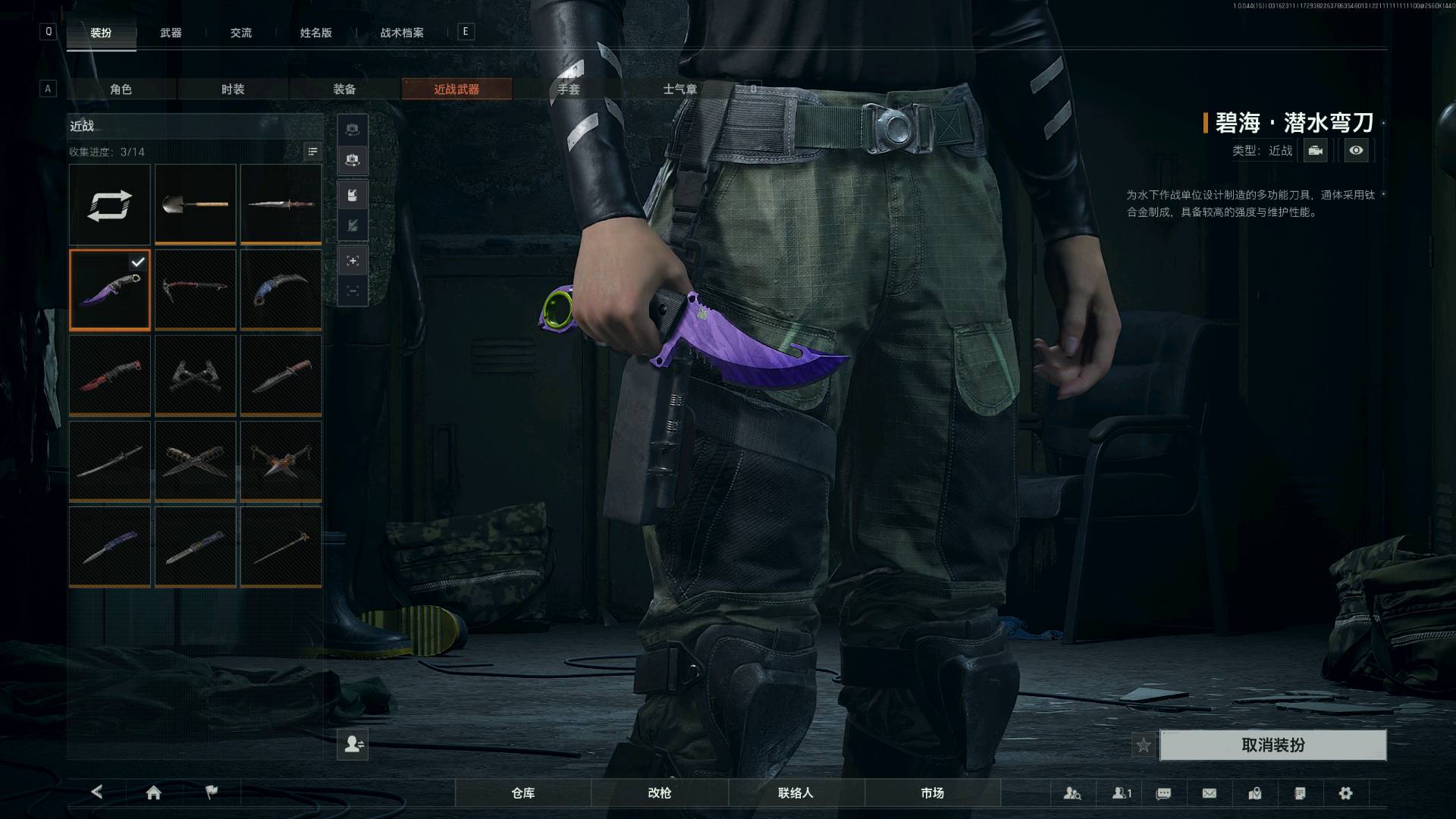This screenshot has height=819, width=1456.
Task: Switch to the 角色 category
Action: [x=121, y=89]
